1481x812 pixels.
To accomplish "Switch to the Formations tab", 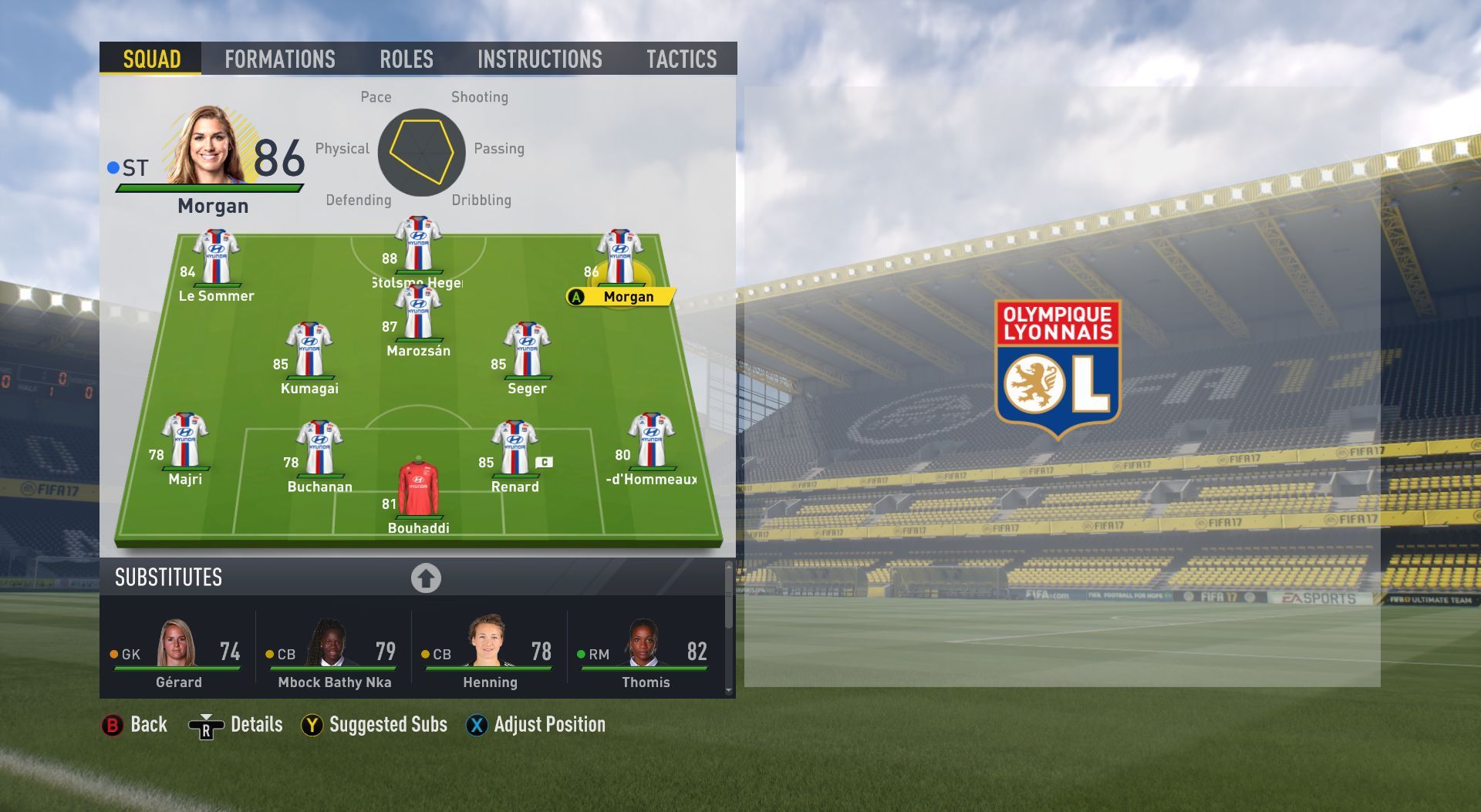I will point(279,59).
